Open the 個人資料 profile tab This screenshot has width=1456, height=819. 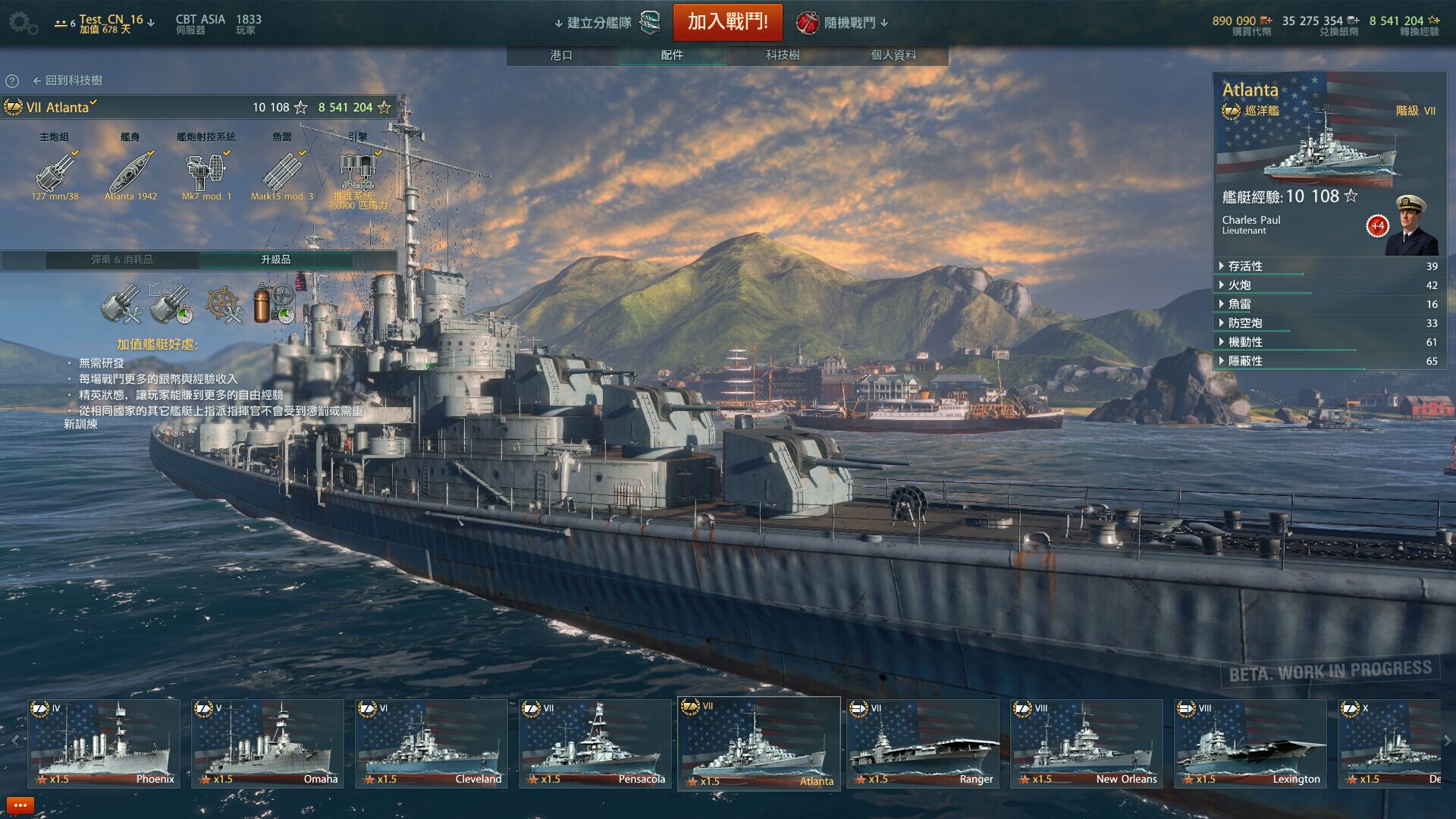coord(893,55)
